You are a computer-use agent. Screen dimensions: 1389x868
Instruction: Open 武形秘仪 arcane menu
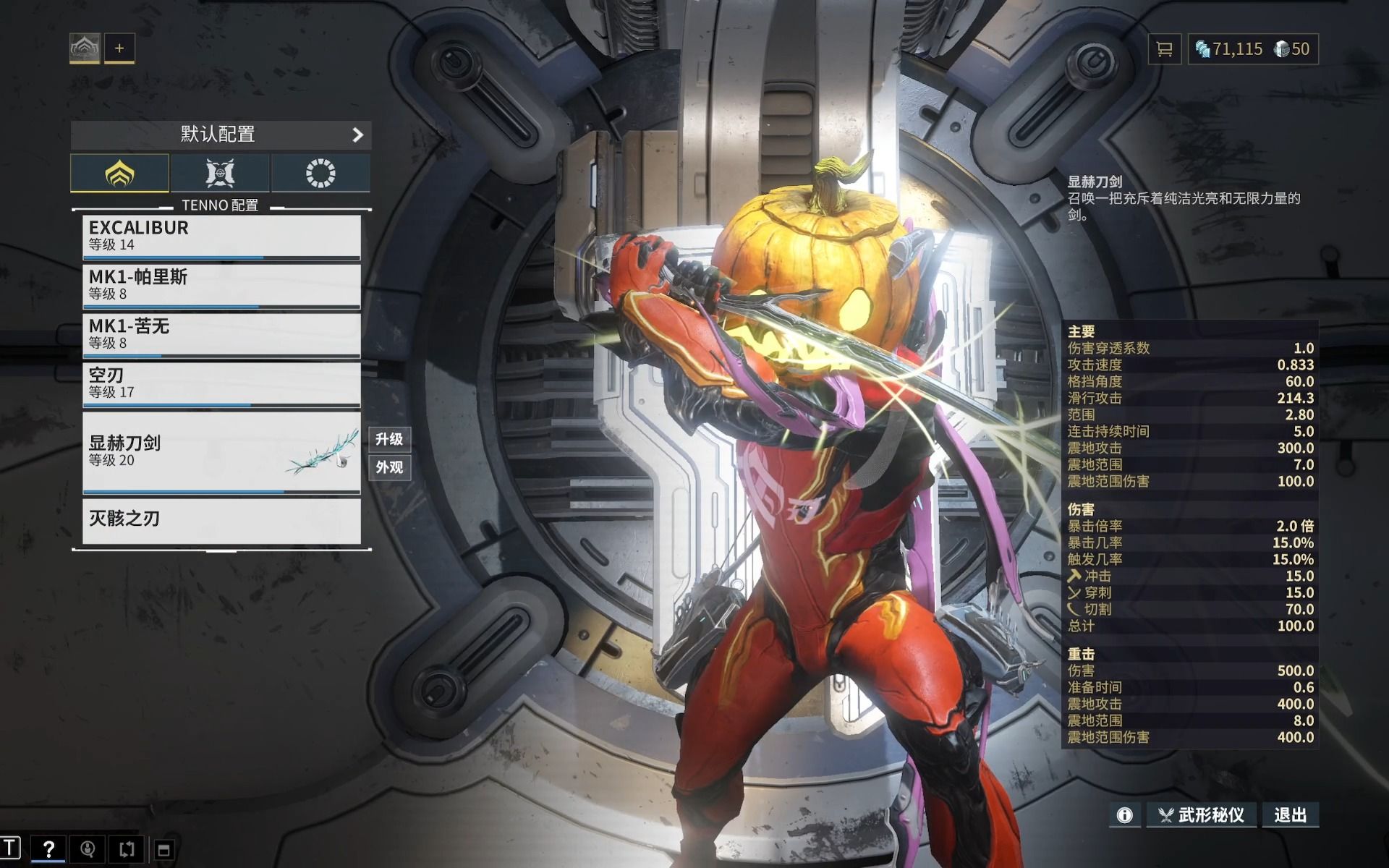(1202, 815)
